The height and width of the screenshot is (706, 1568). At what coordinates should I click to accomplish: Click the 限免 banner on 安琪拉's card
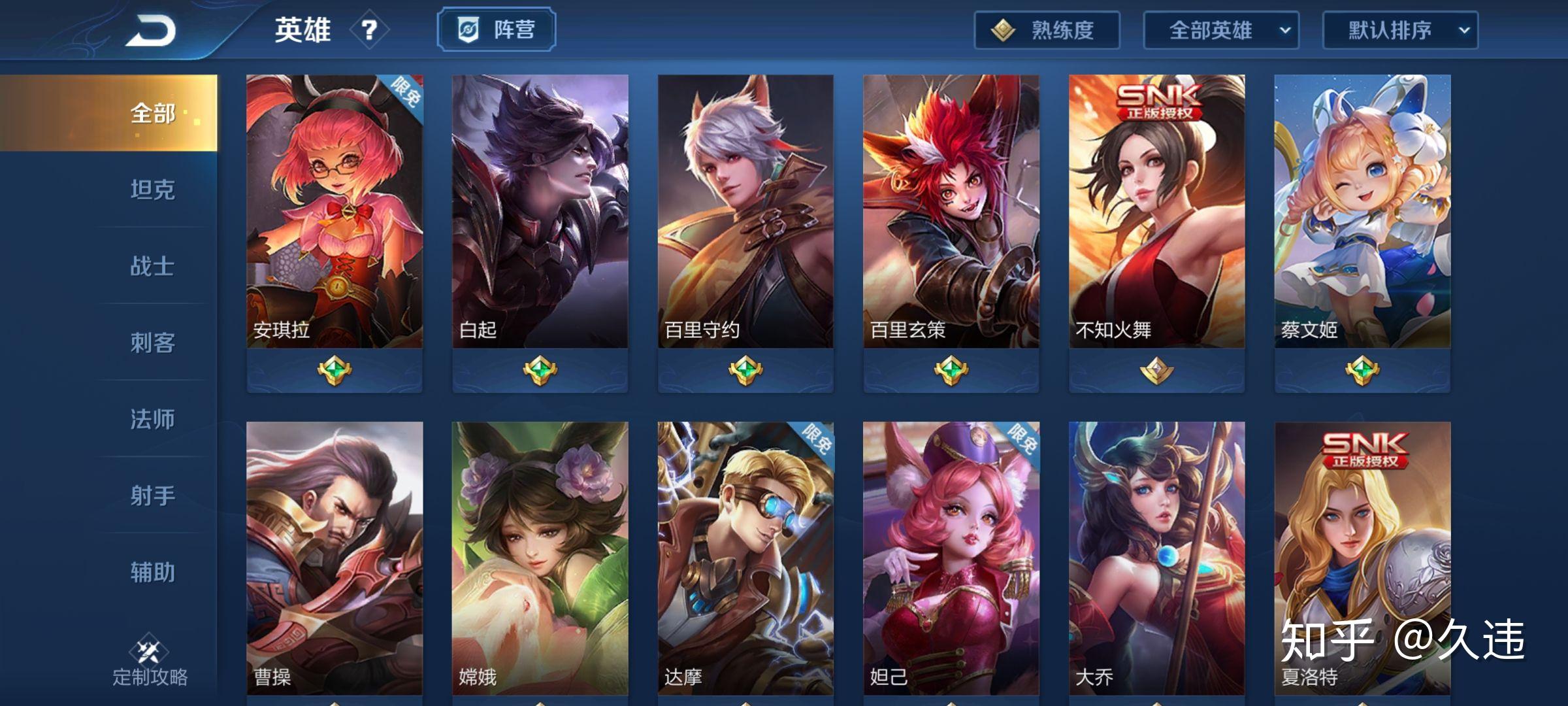(x=408, y=94)
